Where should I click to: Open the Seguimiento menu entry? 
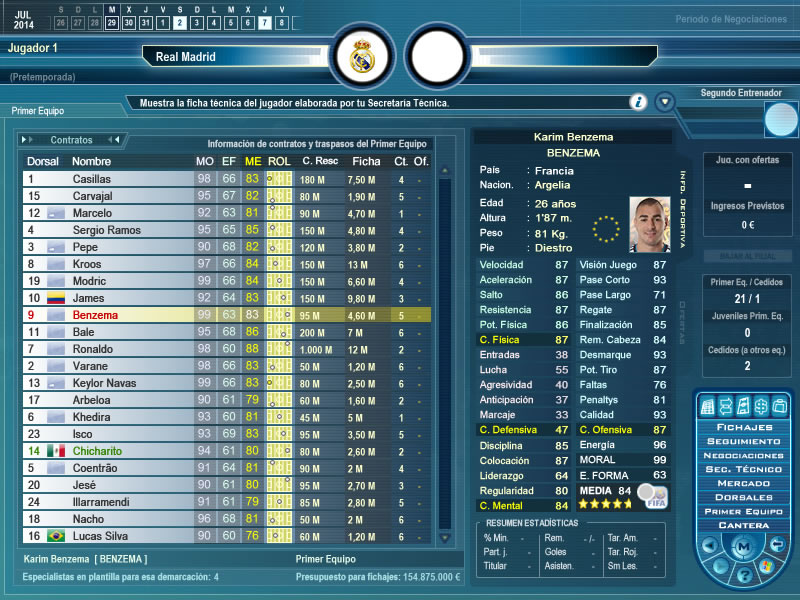pyautogui.click(x=743, y=441)
